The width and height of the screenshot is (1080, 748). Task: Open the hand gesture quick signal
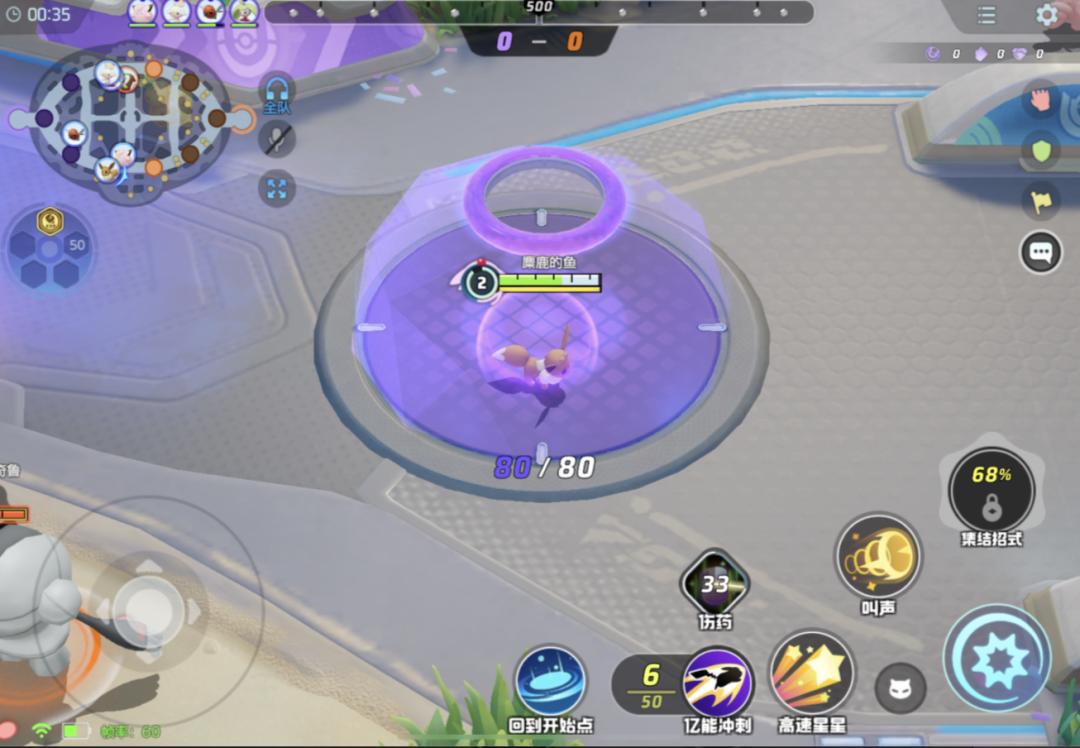tap(1041, 100)
